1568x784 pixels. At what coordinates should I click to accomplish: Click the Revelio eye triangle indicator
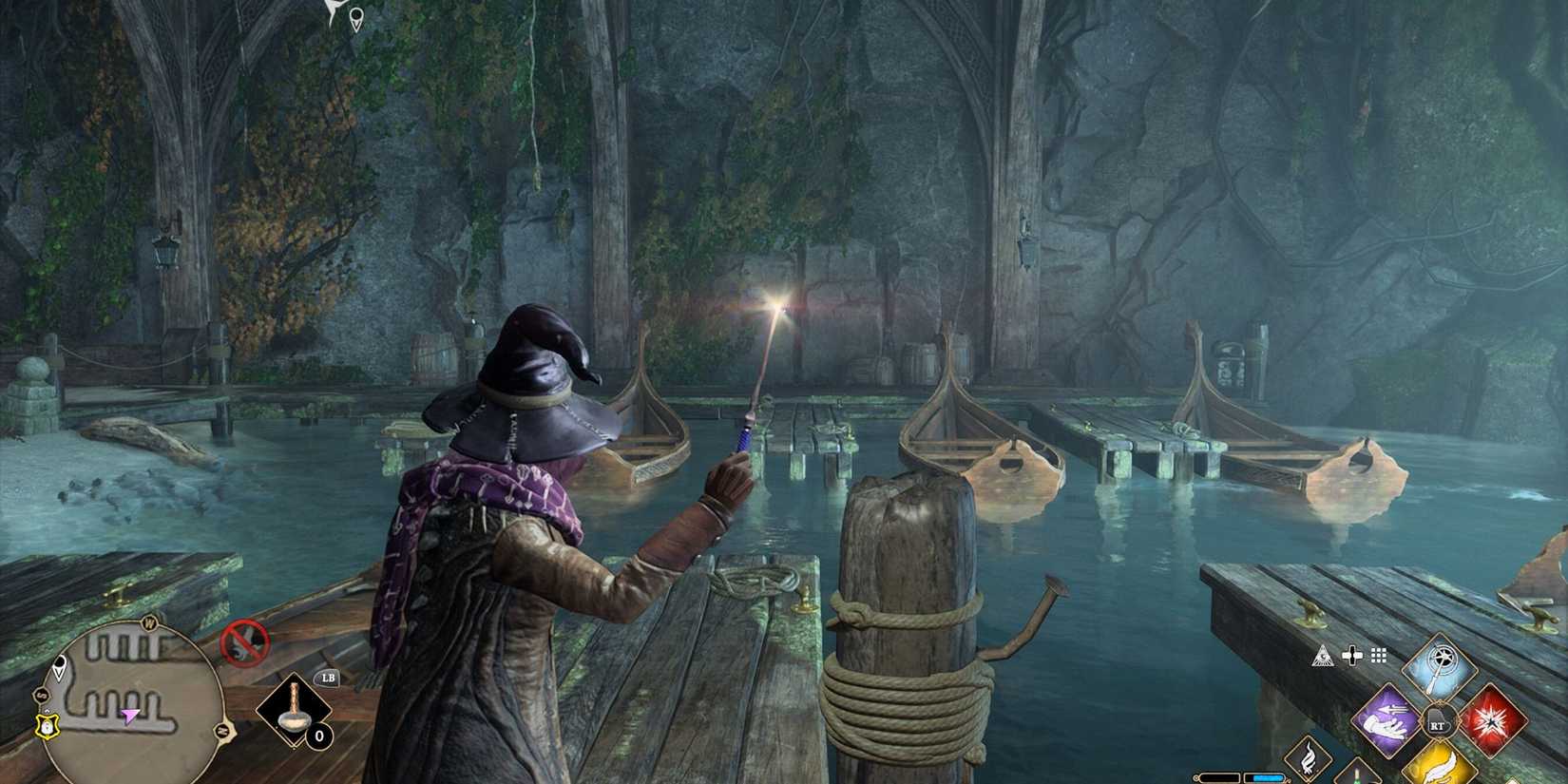tap(1324, 656)
